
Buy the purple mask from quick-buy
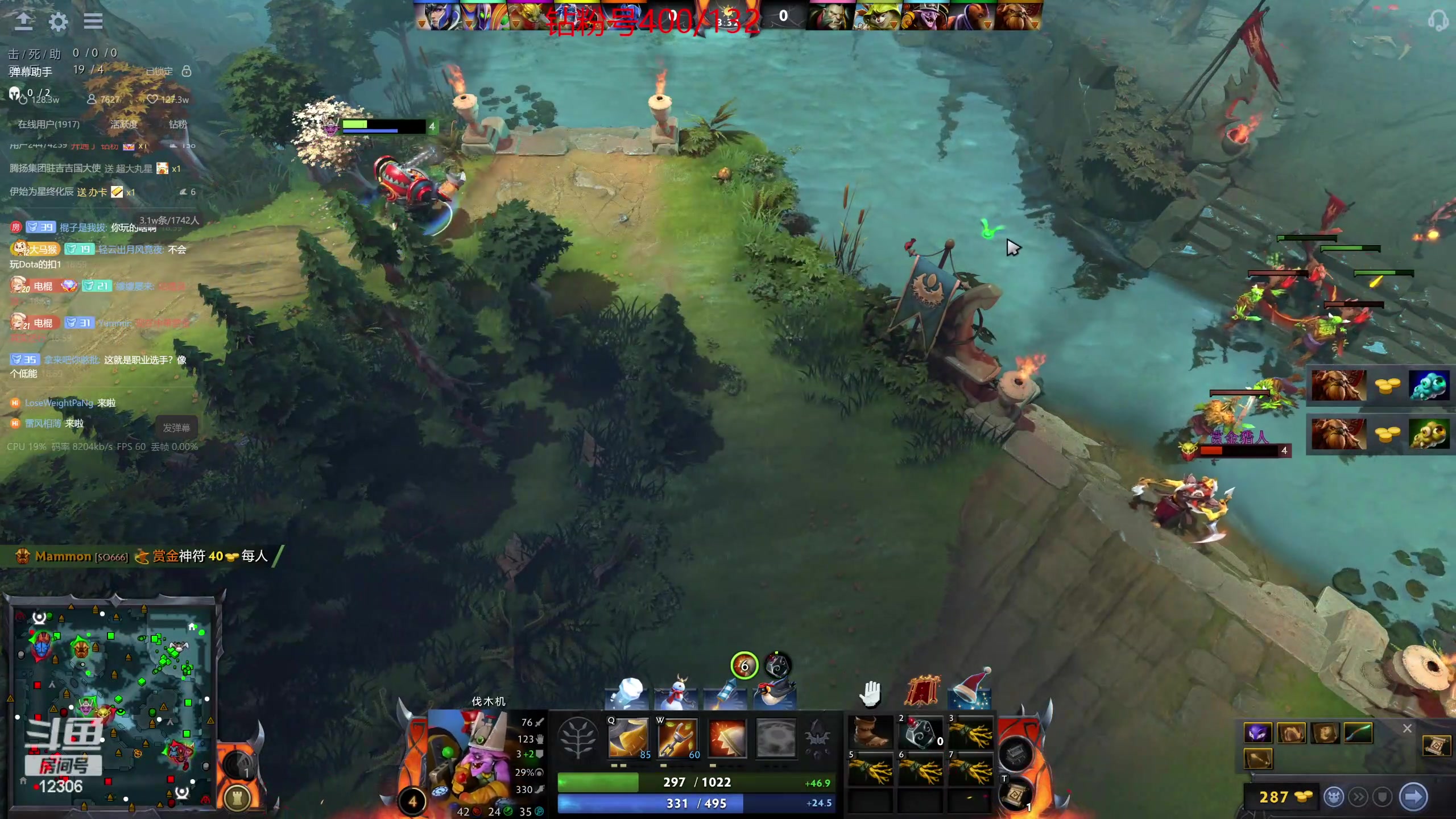1258,733
